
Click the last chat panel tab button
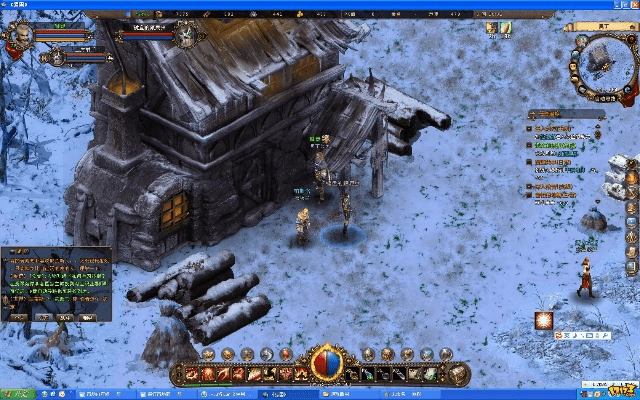pyautogui.click(x=92, y=317)
